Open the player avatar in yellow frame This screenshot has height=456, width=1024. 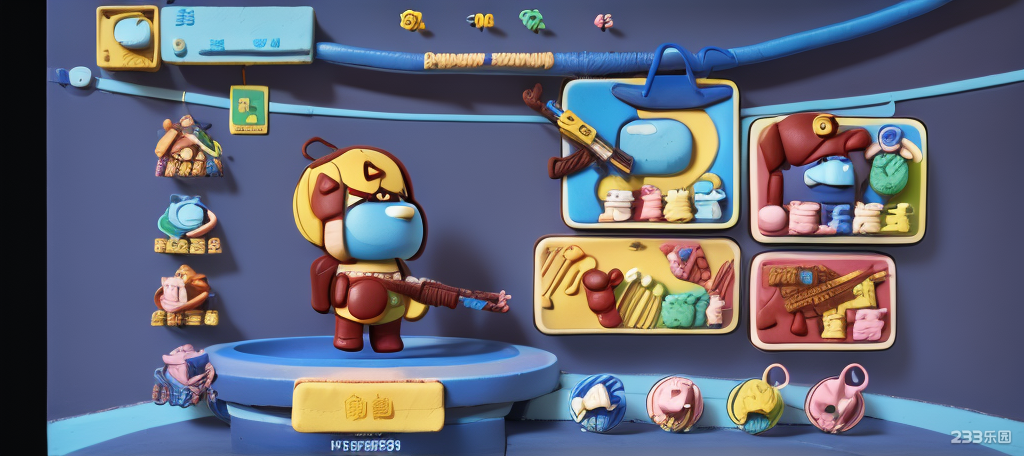point(128,37)
